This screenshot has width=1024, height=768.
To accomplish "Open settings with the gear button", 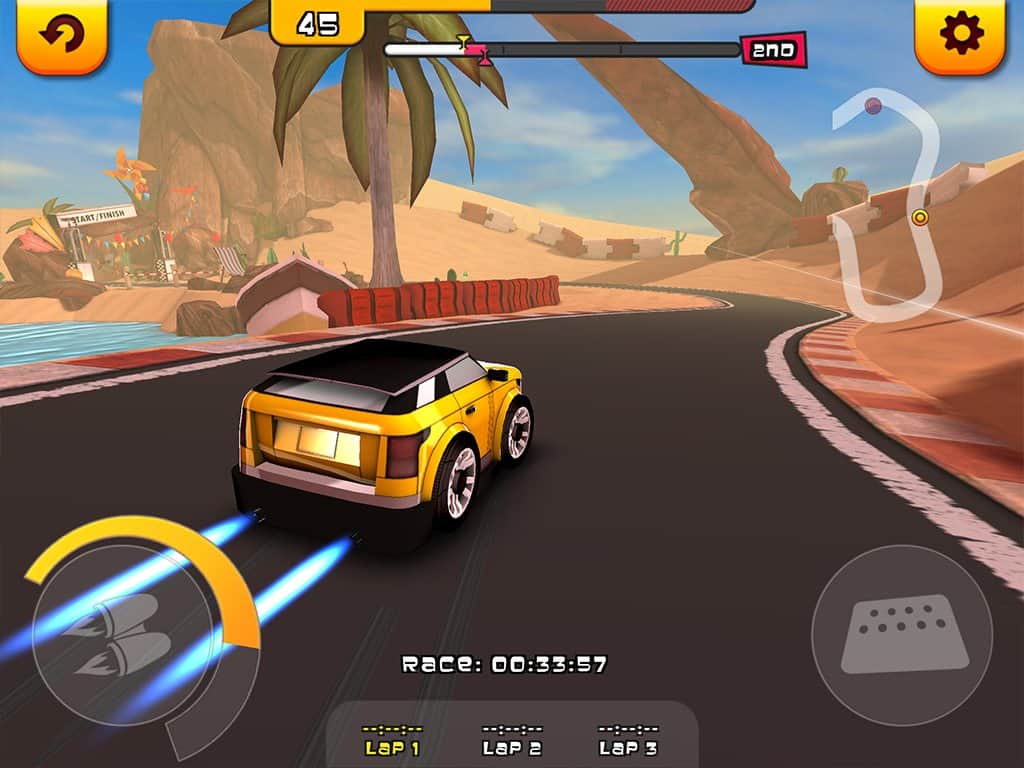I will 960,35.
